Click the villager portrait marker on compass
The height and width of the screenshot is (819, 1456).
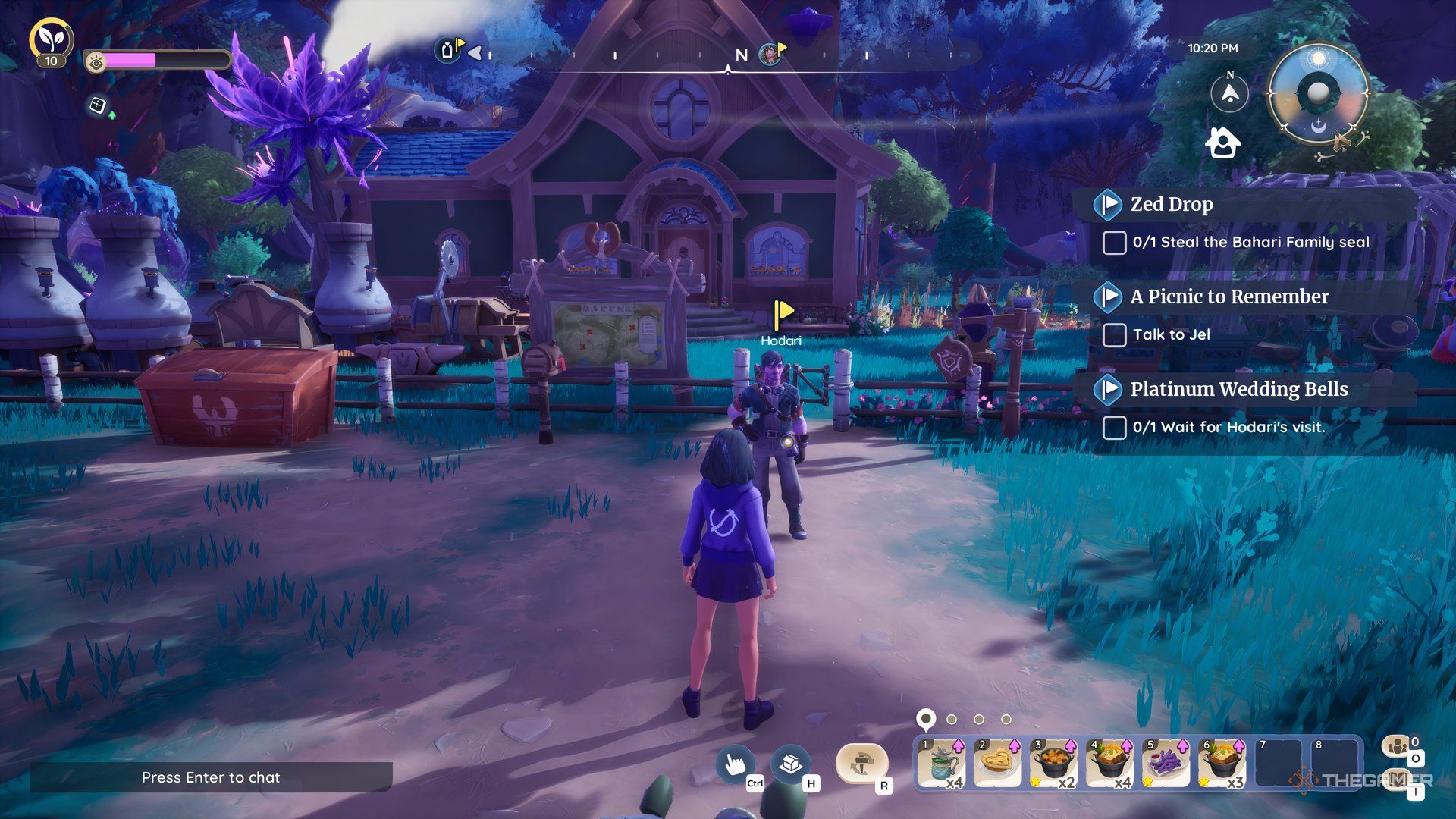[x=769, y=53]
